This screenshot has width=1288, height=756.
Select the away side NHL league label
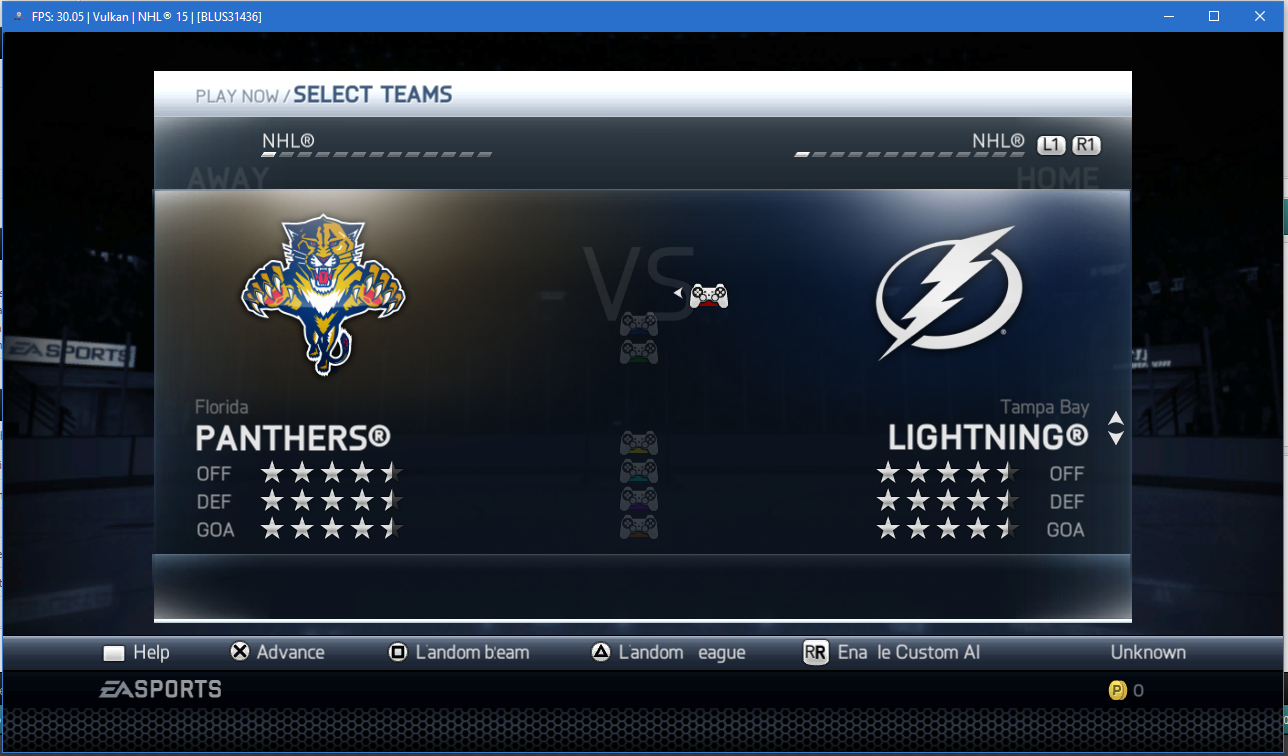pyautogui.click(x=288, y=141)
